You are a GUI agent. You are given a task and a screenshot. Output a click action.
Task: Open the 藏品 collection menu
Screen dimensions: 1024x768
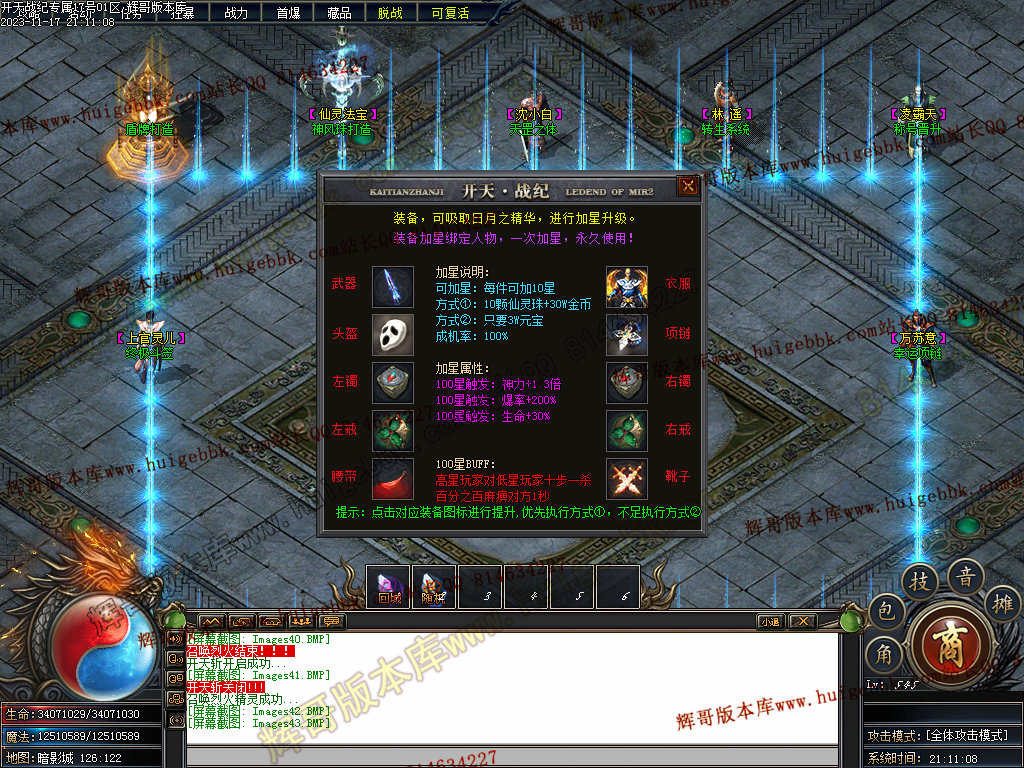click(x=339, y=13)
